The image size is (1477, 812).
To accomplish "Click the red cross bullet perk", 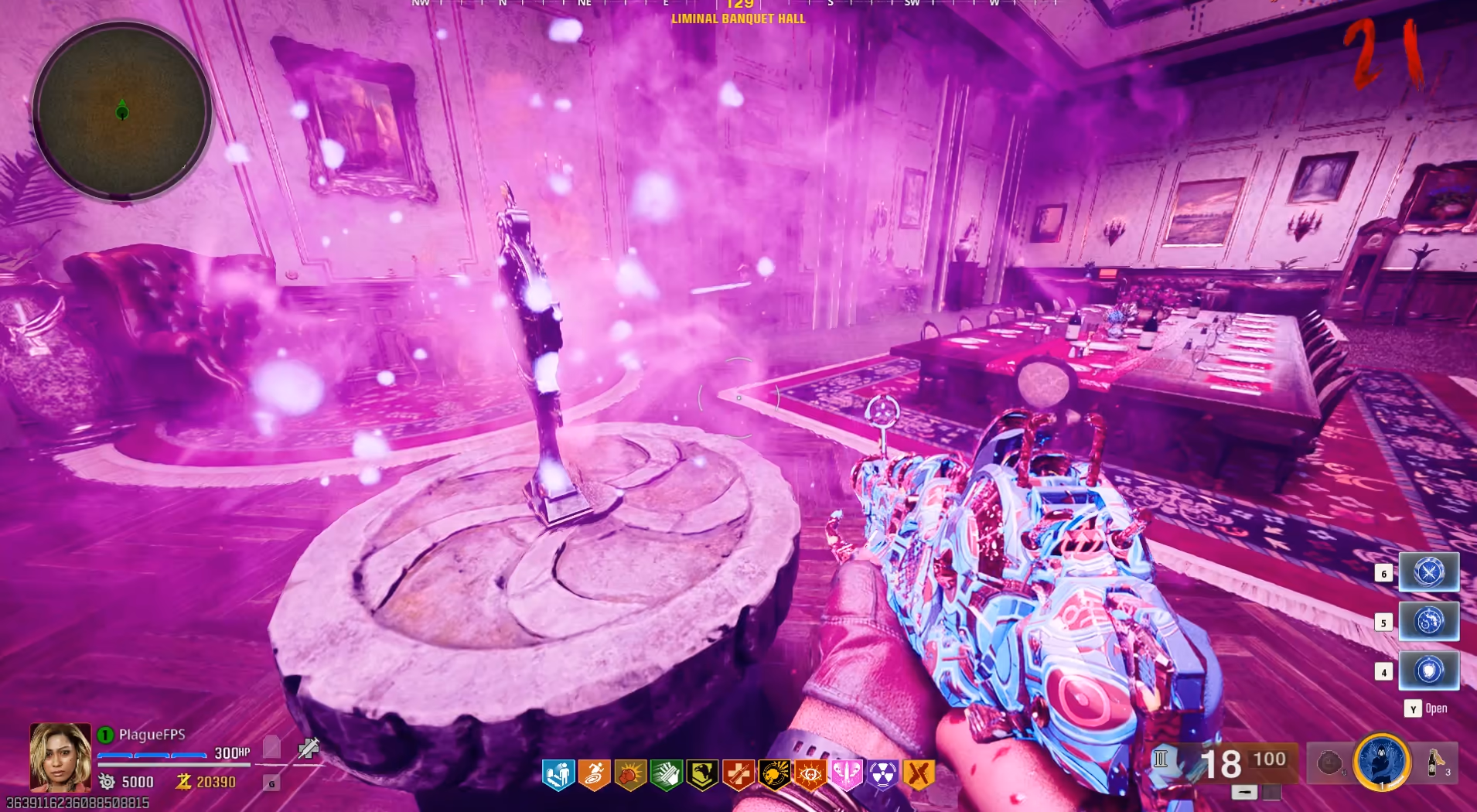I will (x=738, y=774).
